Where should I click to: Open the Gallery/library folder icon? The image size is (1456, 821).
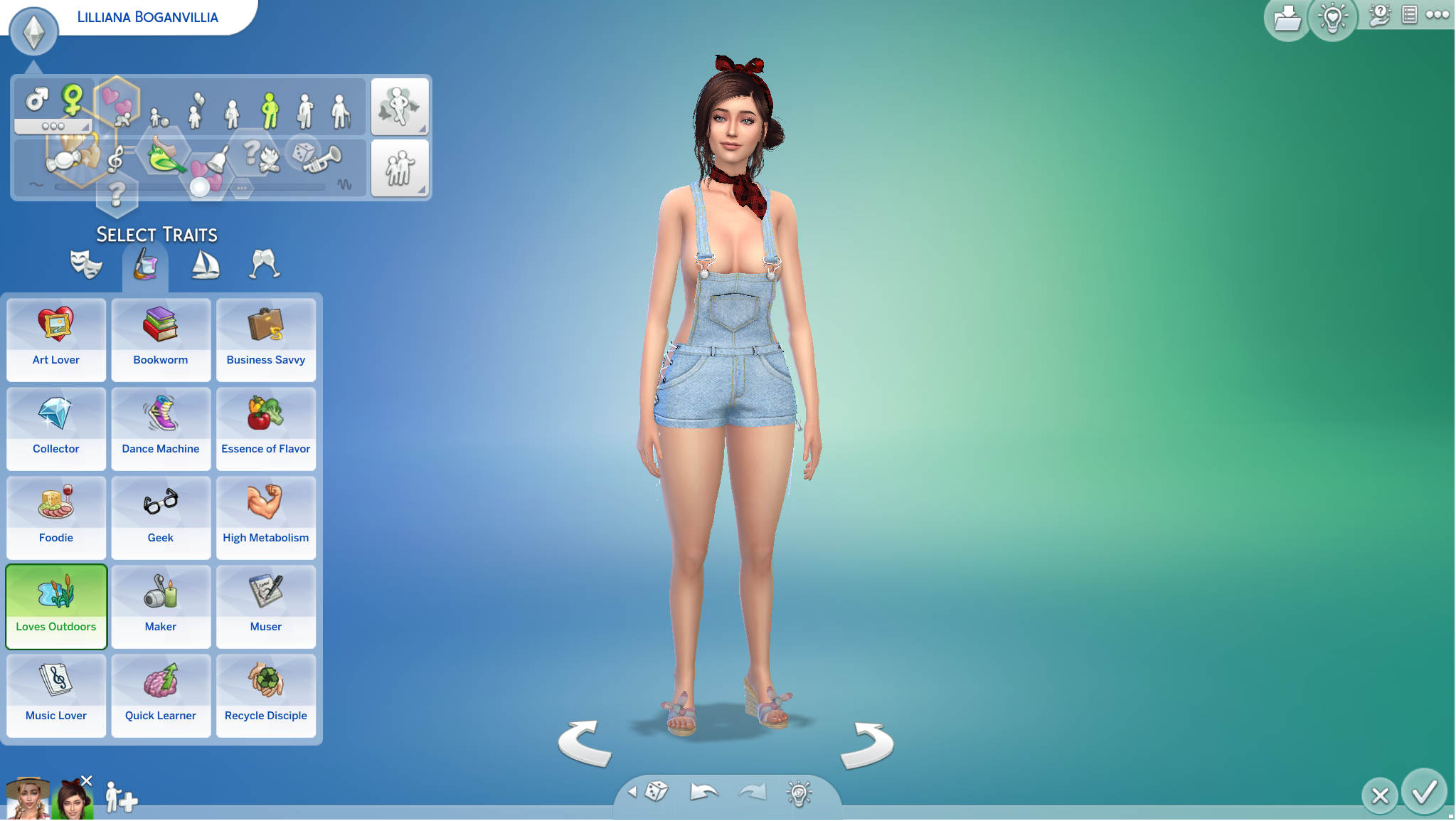(1287, 19)
